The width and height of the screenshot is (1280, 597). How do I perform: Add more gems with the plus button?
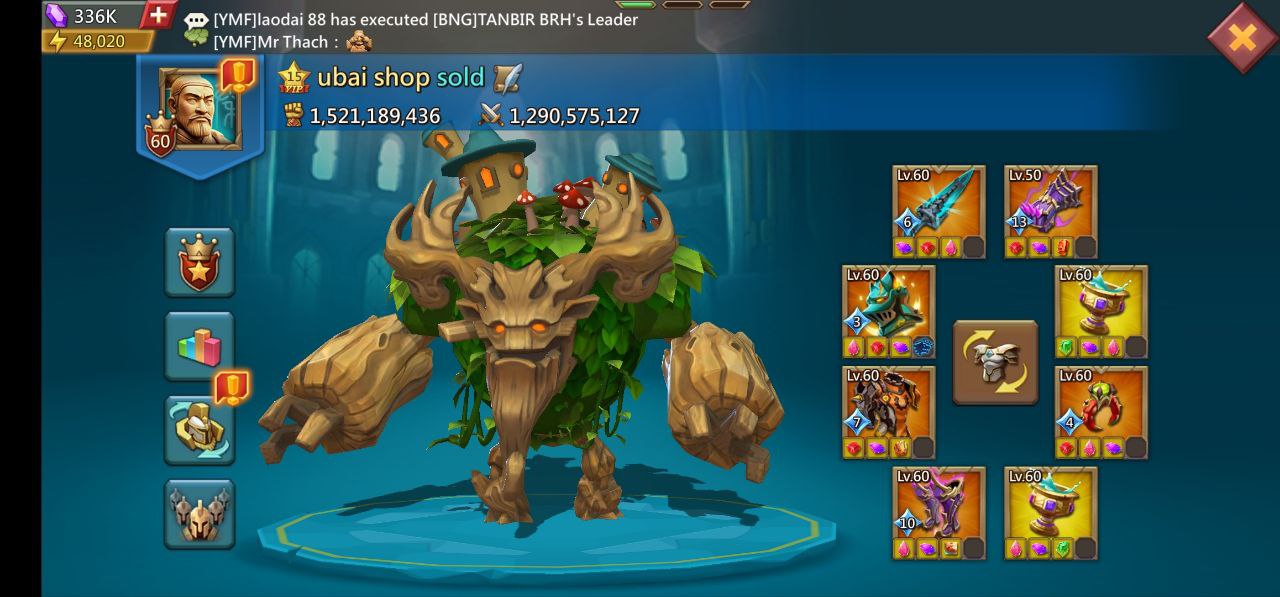(158, 15)
